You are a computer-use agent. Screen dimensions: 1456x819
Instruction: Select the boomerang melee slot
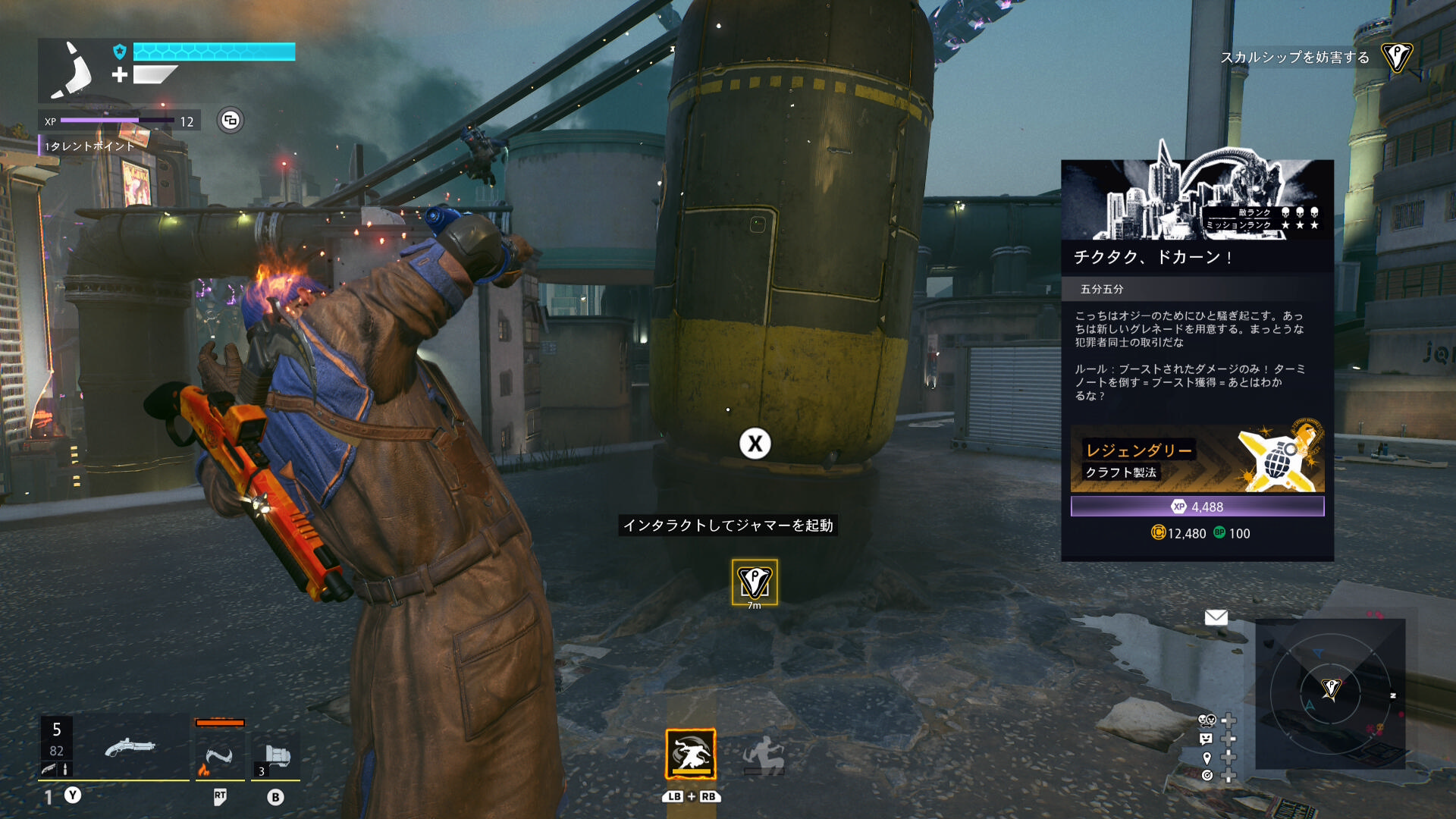tap(219, 756)
